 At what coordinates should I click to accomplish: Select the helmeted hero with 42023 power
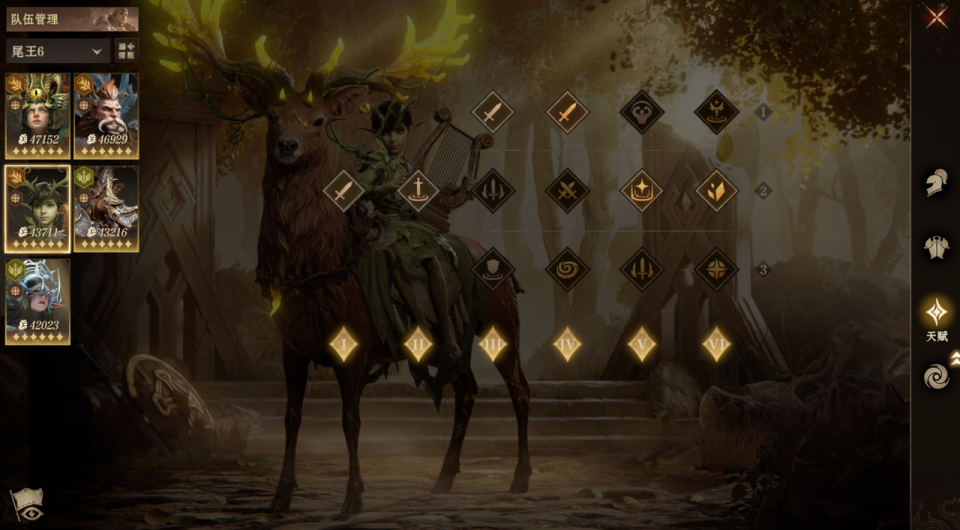coord(38,301)
